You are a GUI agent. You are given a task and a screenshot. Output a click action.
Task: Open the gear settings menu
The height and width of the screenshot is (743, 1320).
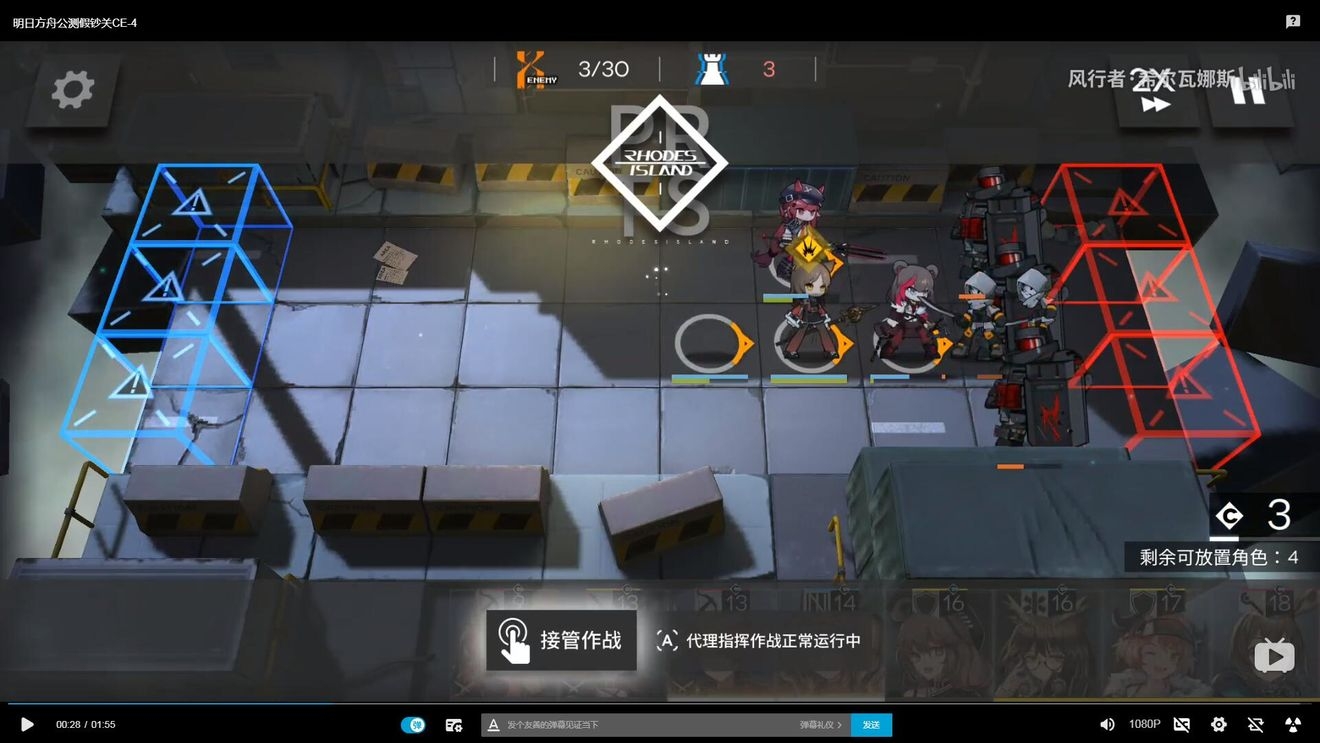(x=72, y=90)
